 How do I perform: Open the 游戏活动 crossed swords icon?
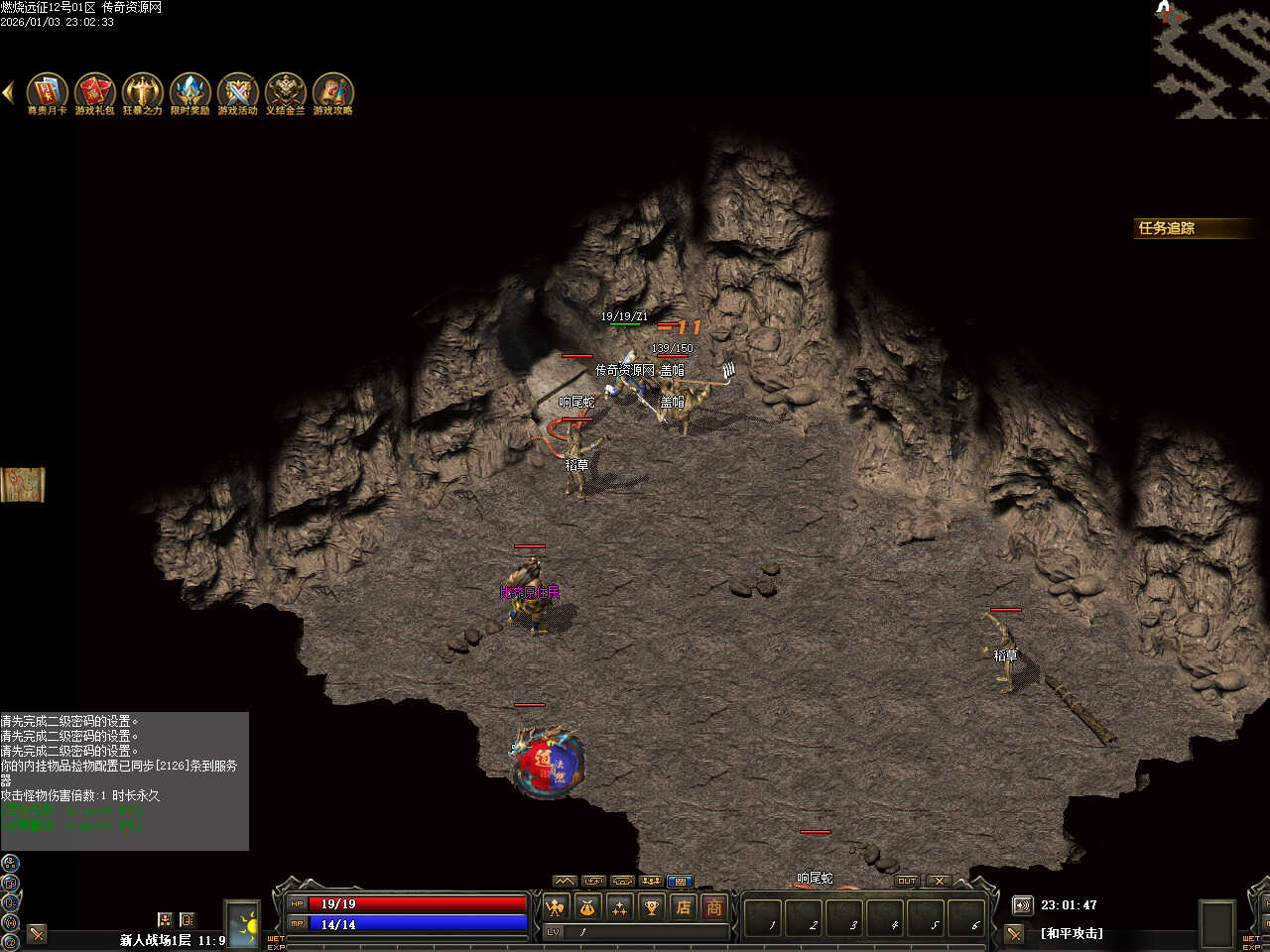237,91
